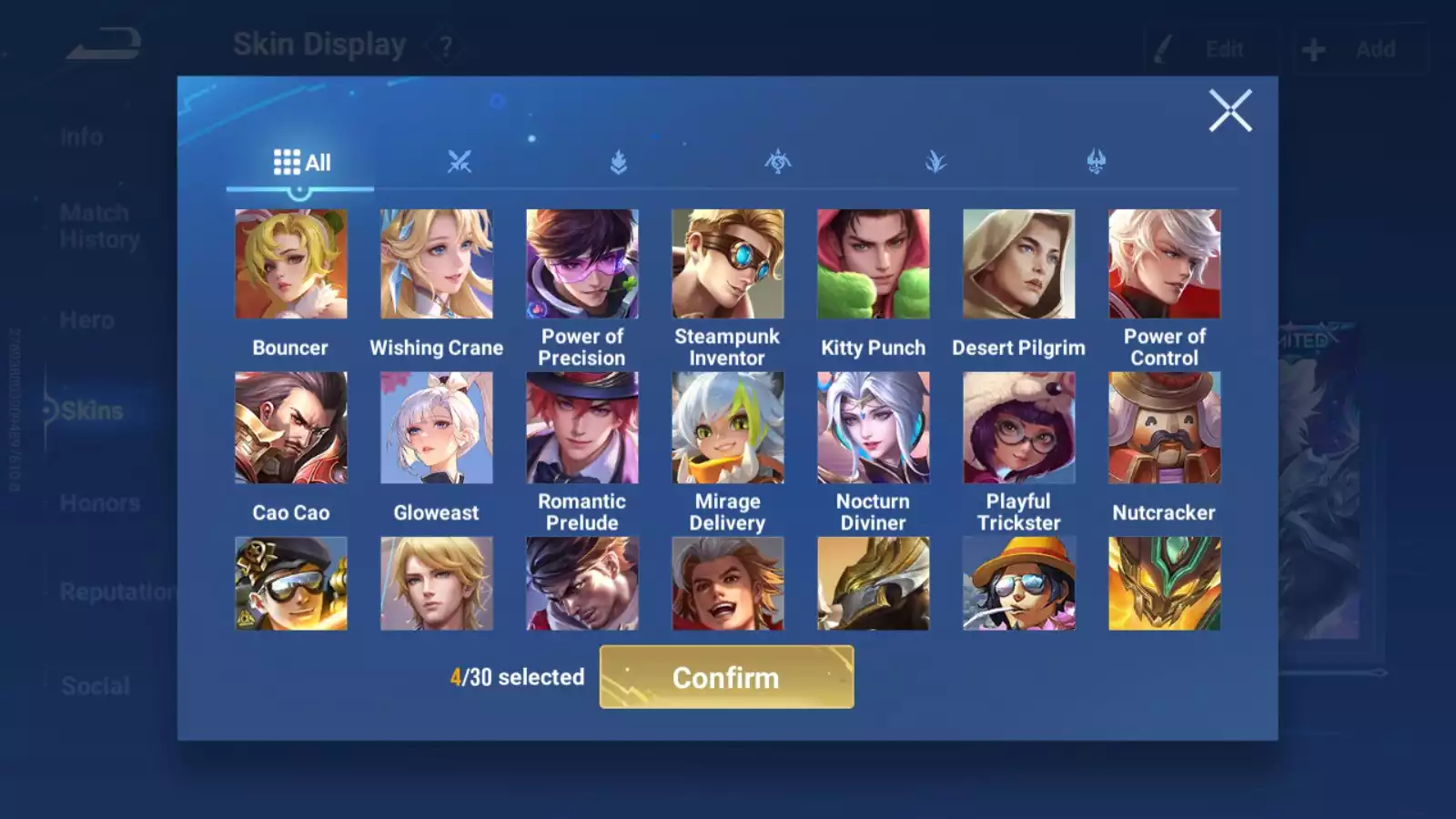Select the Romantic Prelude skin
Viewport: 1456px width, 819px height.
click(582, 428)
